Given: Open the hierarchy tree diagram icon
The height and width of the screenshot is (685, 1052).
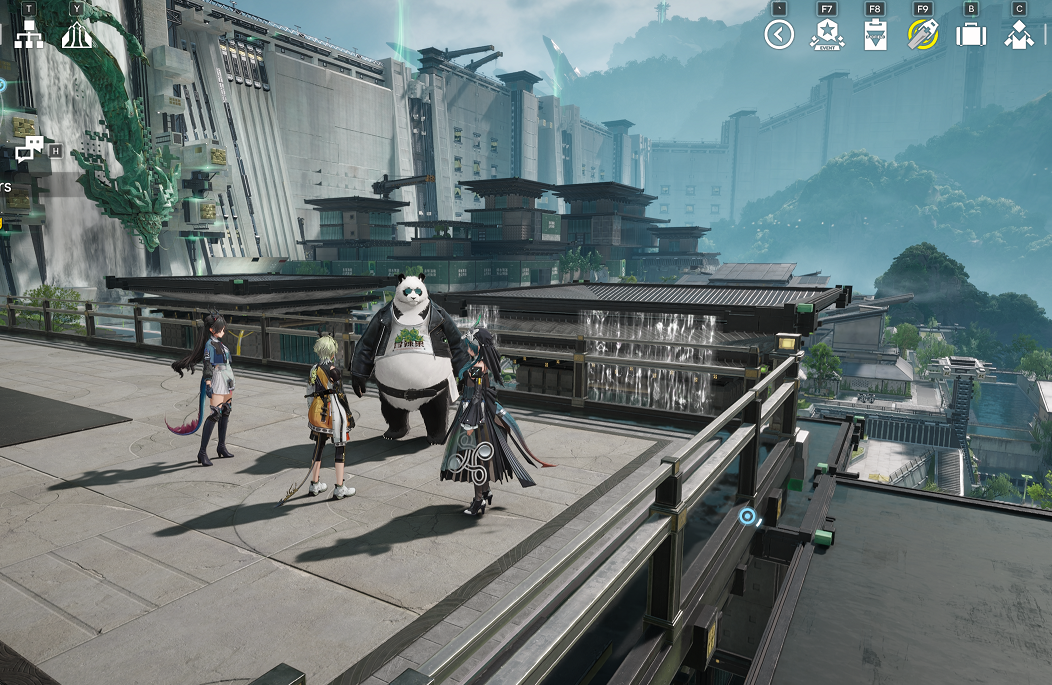Looking at the screenshot, I should point(28,35).
